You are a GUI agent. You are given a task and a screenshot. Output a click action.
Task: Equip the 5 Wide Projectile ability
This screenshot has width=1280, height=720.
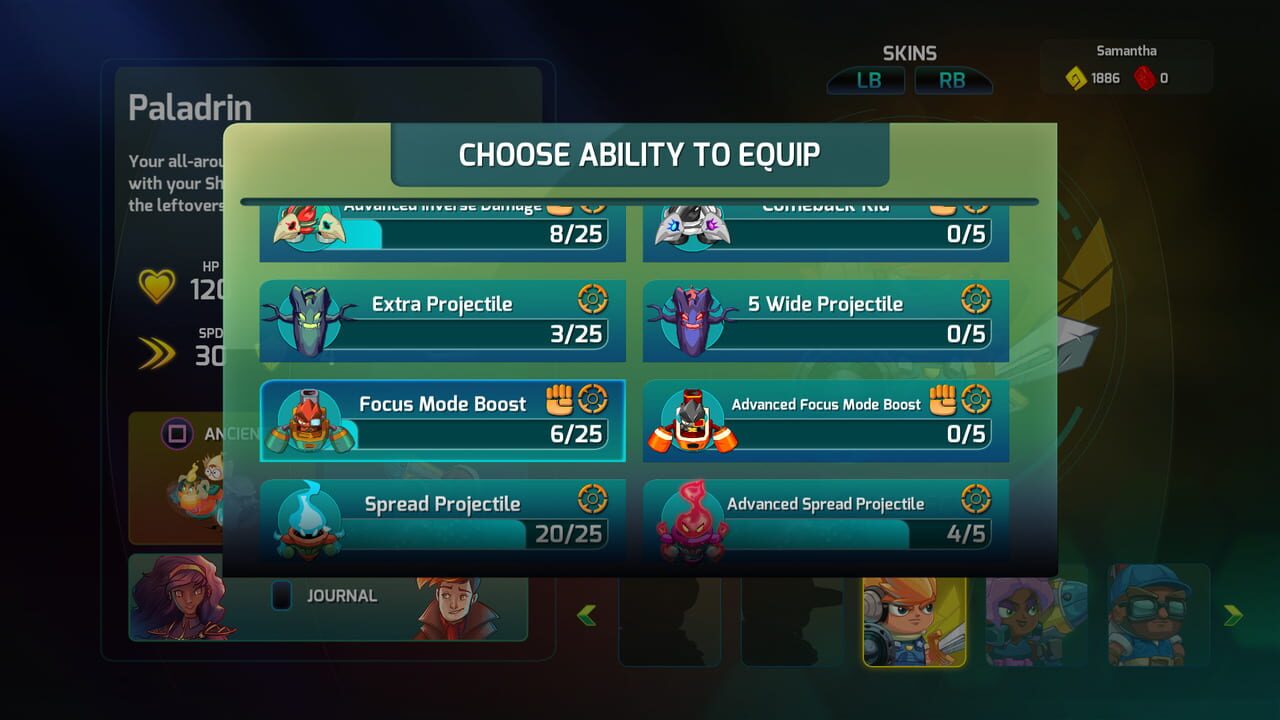(824, 320)
